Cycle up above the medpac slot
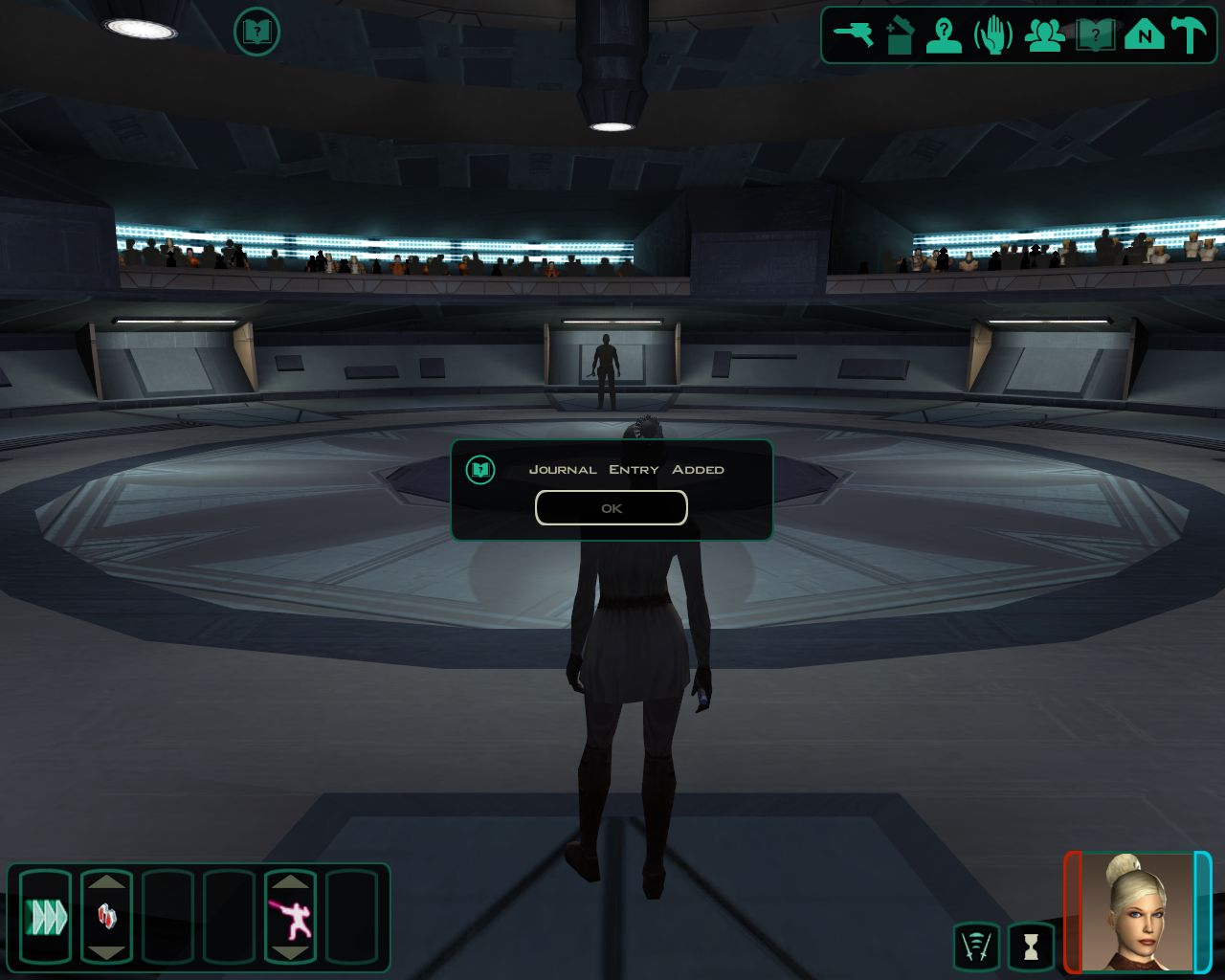The width and height of the screenshot is (1225, 980). pyautogui.click(x=106, y=880)
